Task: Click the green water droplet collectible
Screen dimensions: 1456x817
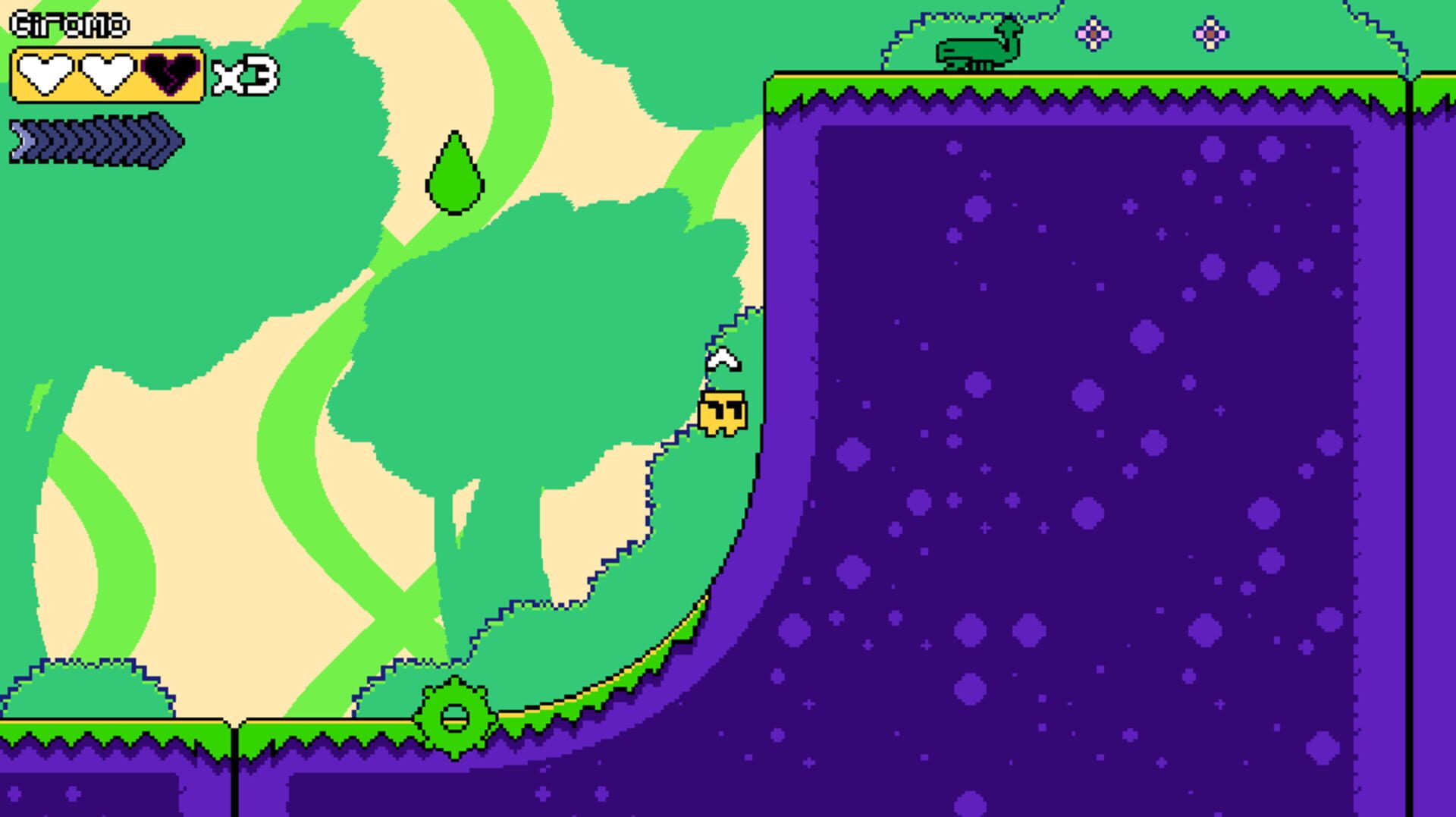Action: click(x=455, y=174)
